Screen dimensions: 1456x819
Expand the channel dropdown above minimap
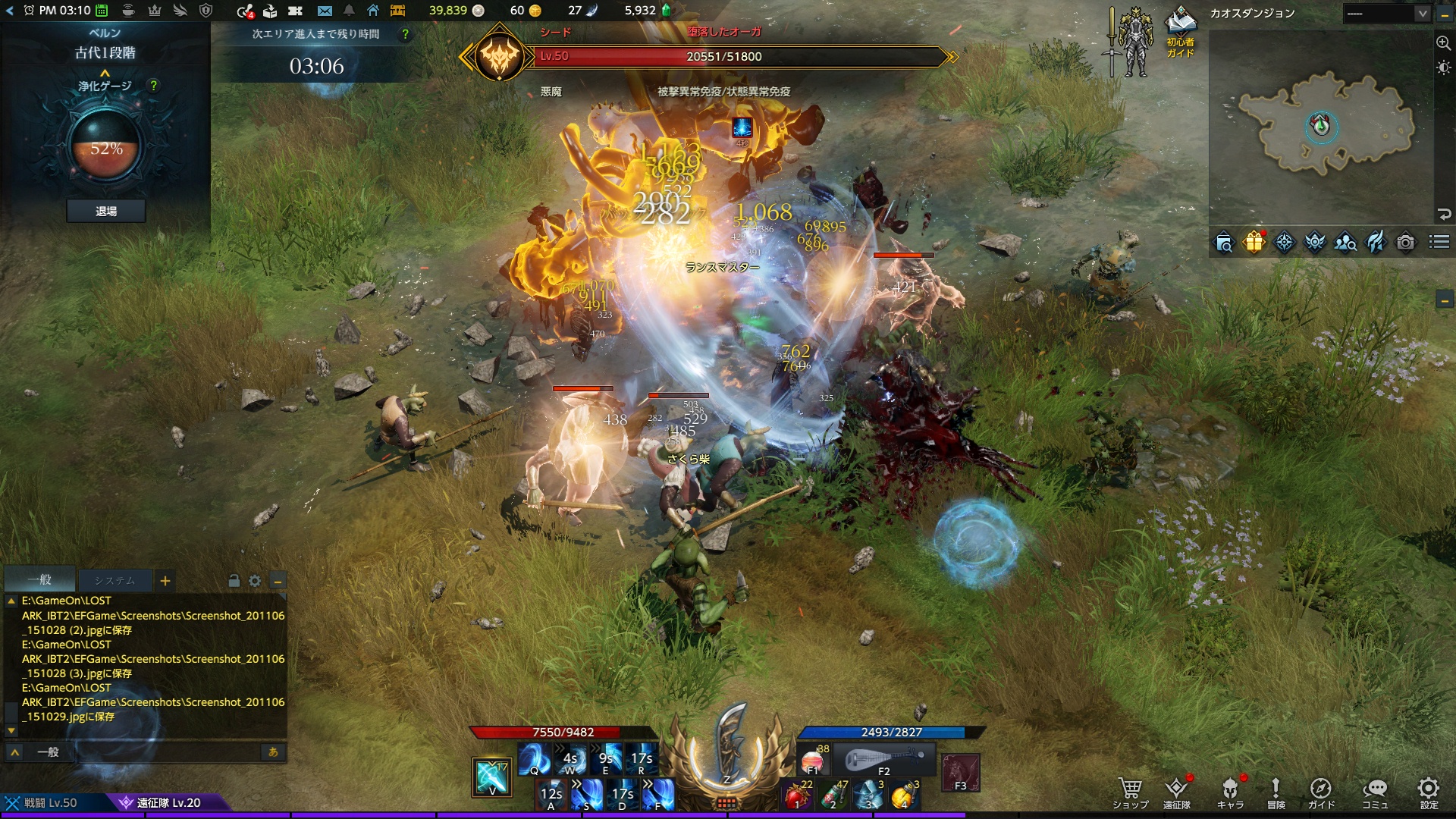(x=1422, y=14)
